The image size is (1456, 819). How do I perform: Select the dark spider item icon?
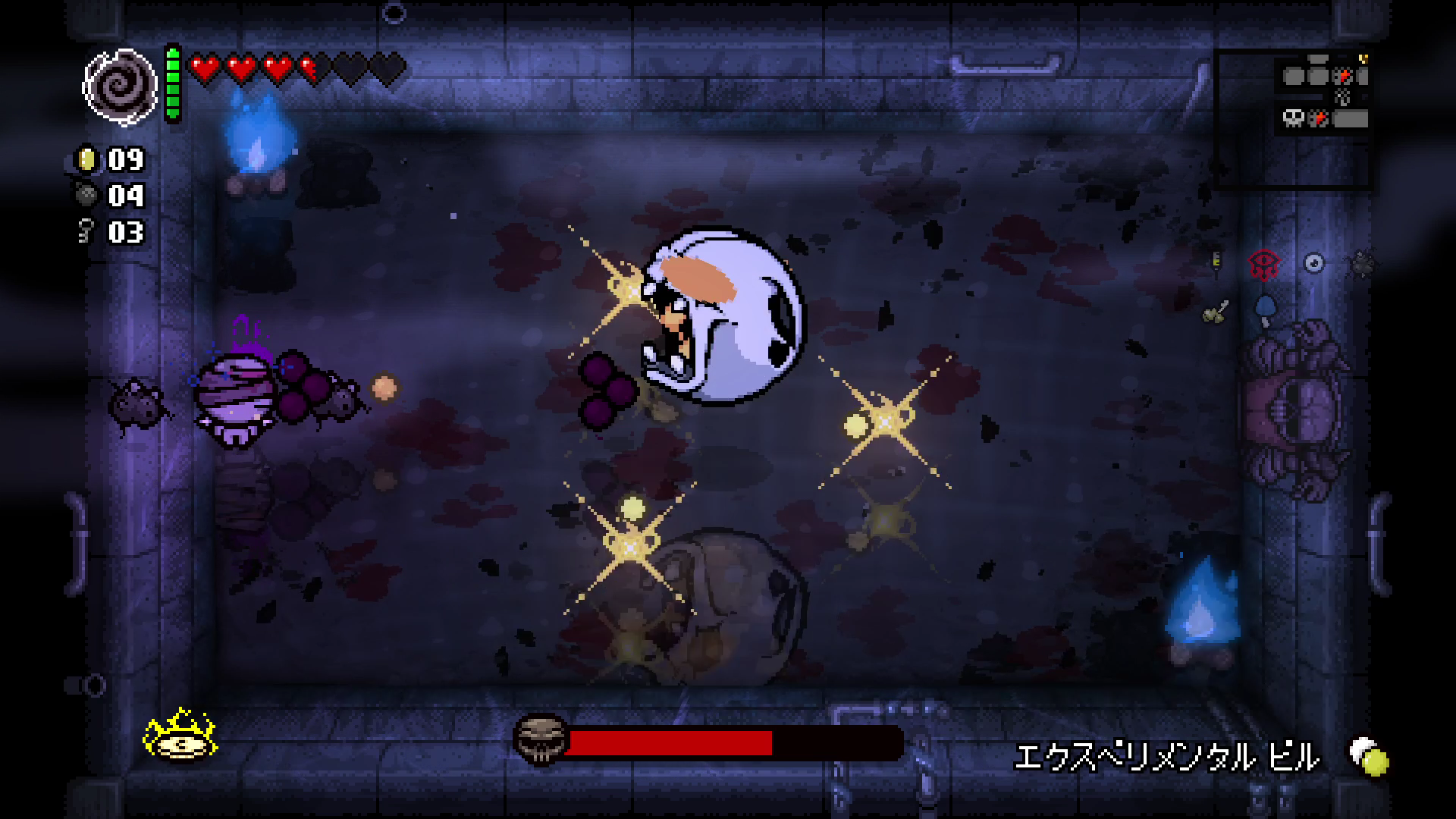click(x=1361, y=263)
